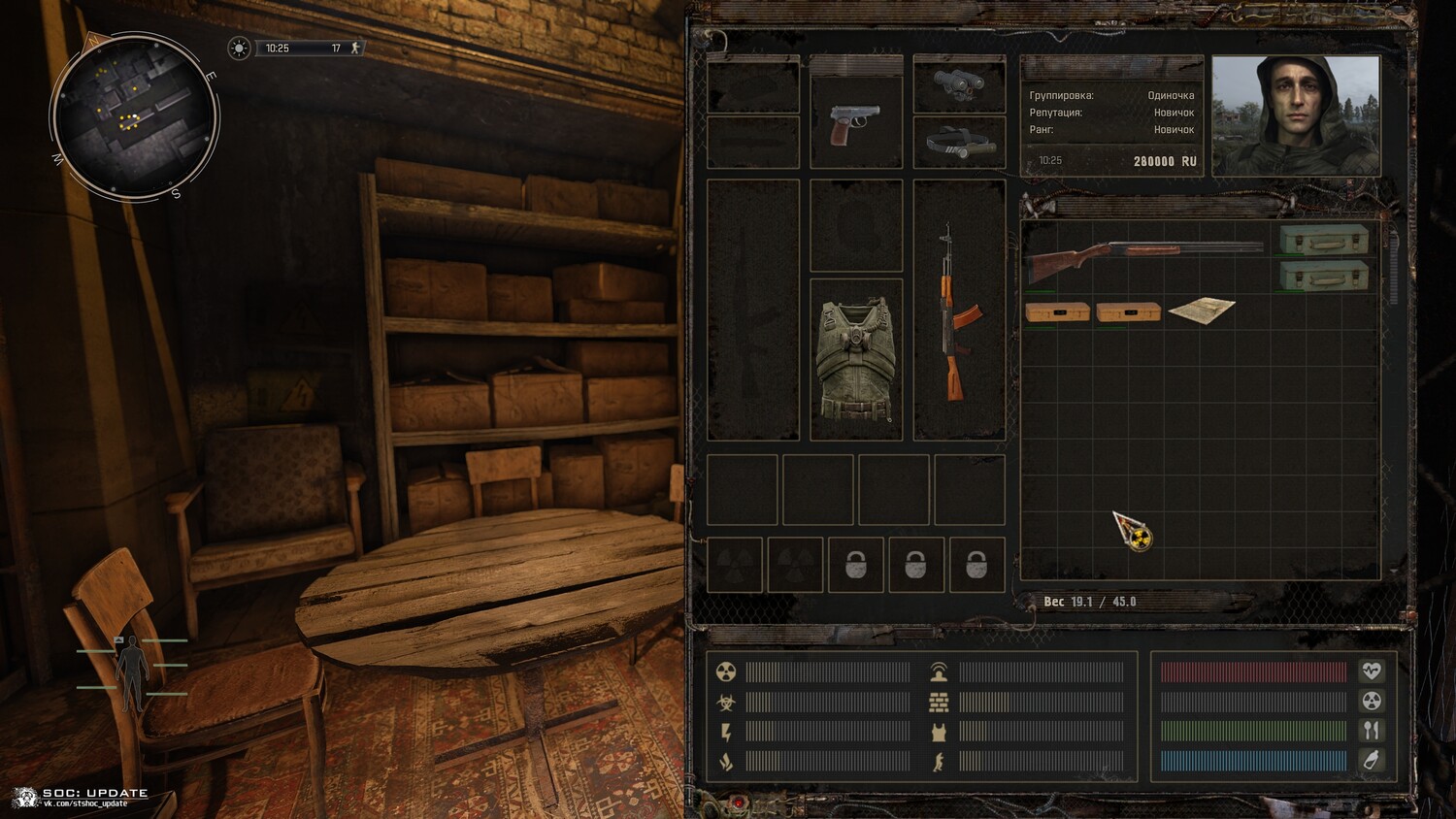Select the folded paper map item
The image size is (1456, 819).
pos(1202,311)
